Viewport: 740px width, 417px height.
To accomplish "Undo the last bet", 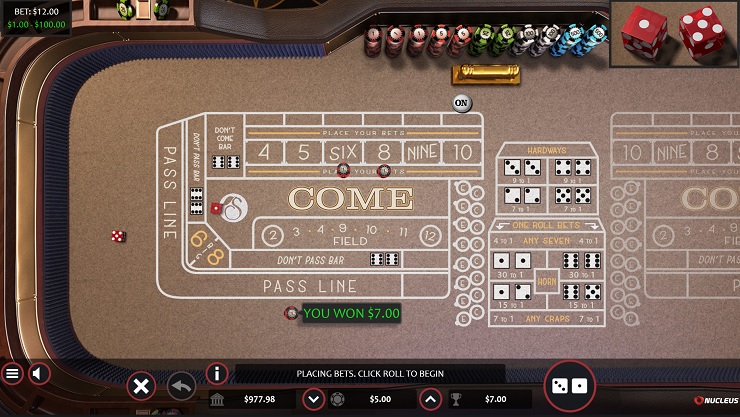I will 181,385.
